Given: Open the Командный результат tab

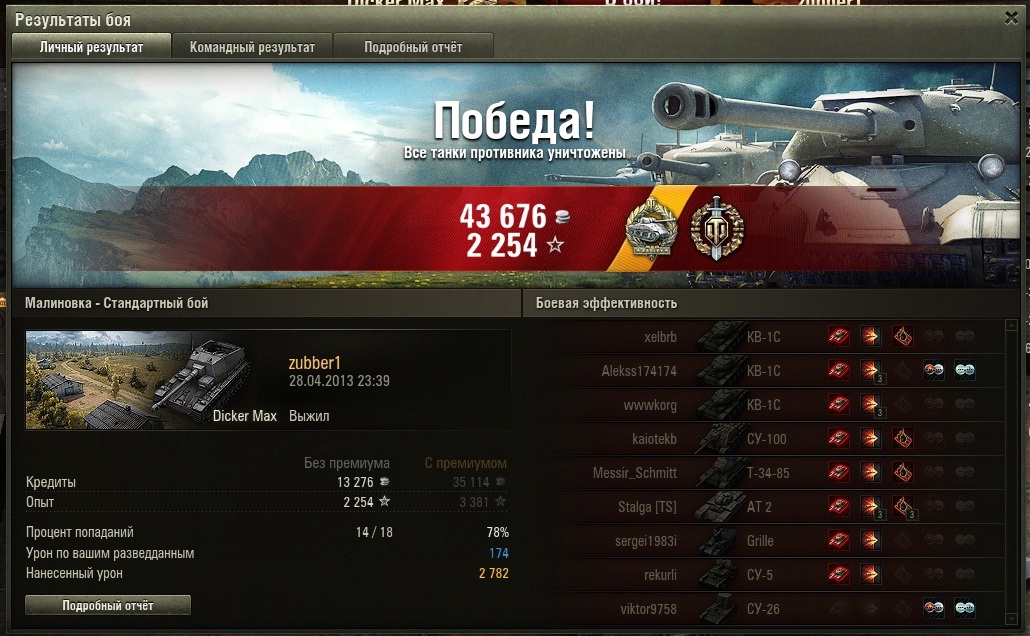Looking at the screenshot, I should [252, 47].
